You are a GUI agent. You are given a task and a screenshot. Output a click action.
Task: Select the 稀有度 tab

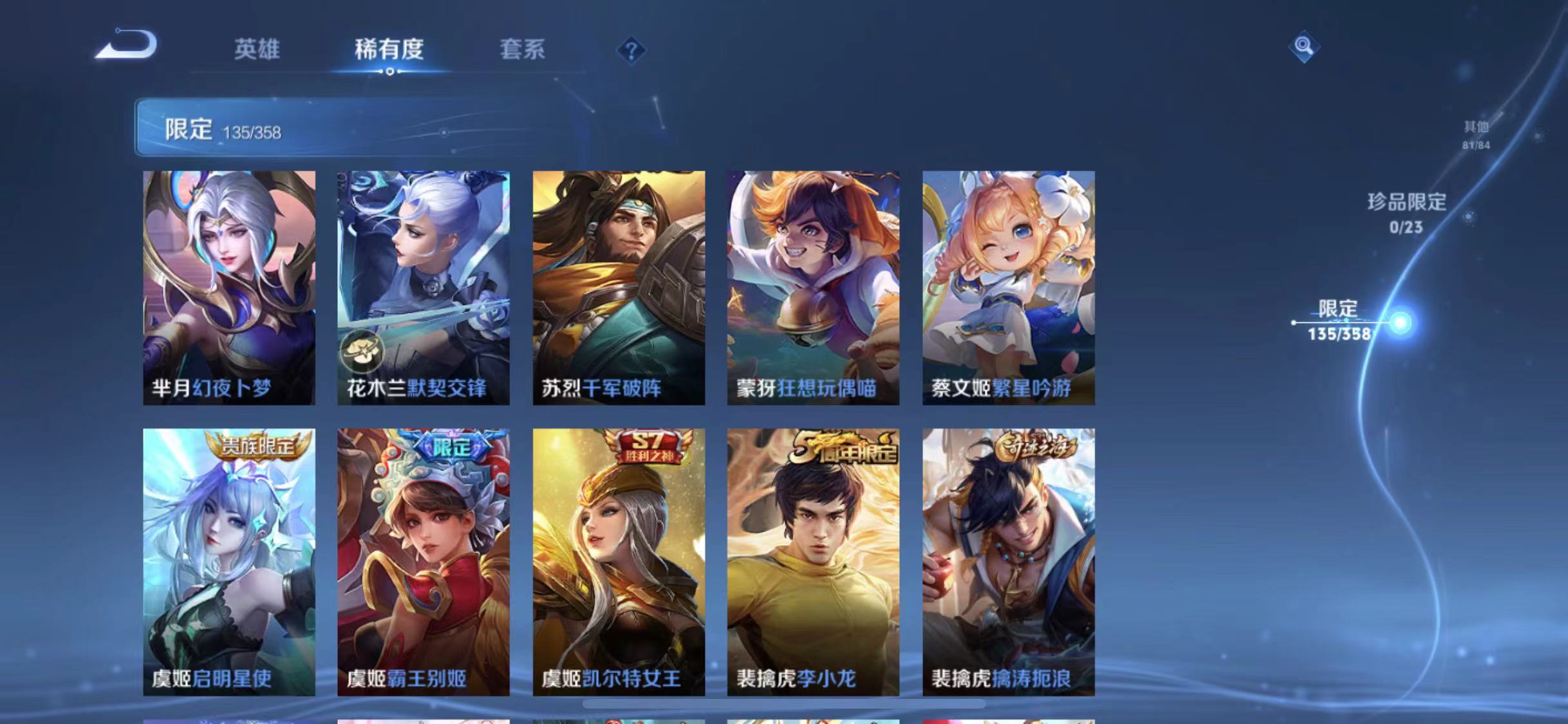pos(389,50)
